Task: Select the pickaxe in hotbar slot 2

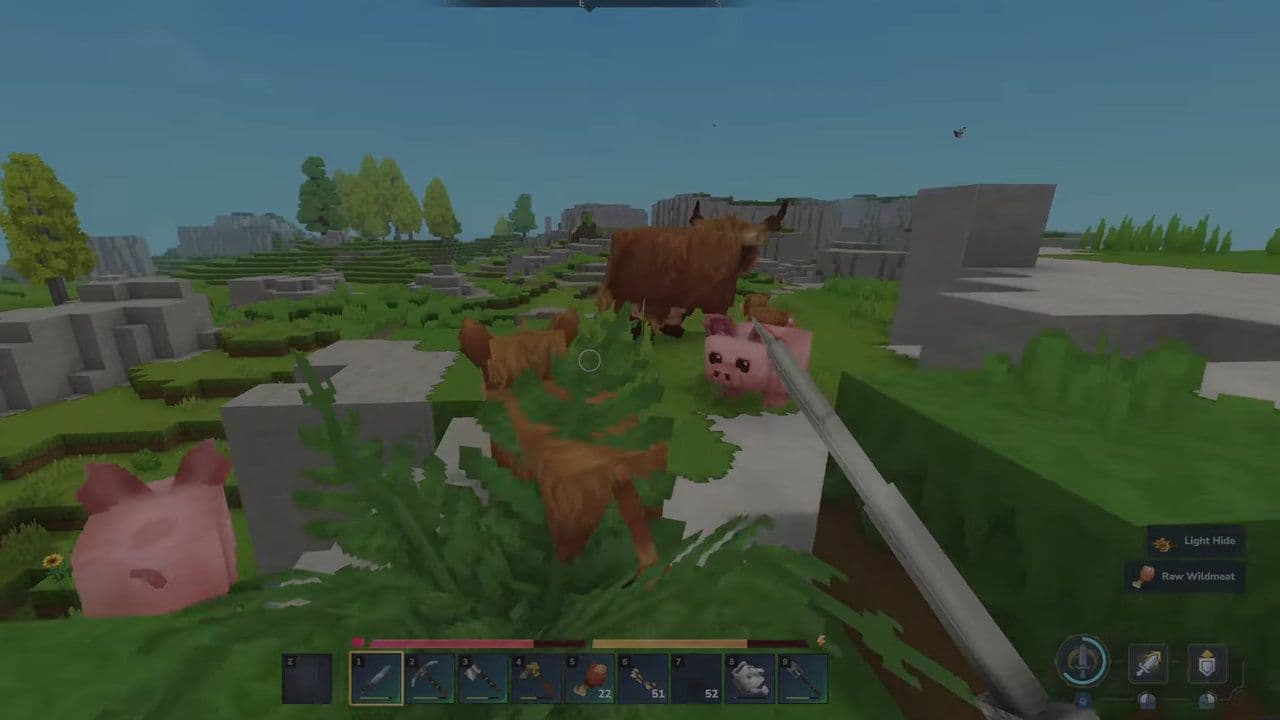Action: pyautogui.click(x=428, y=678)
